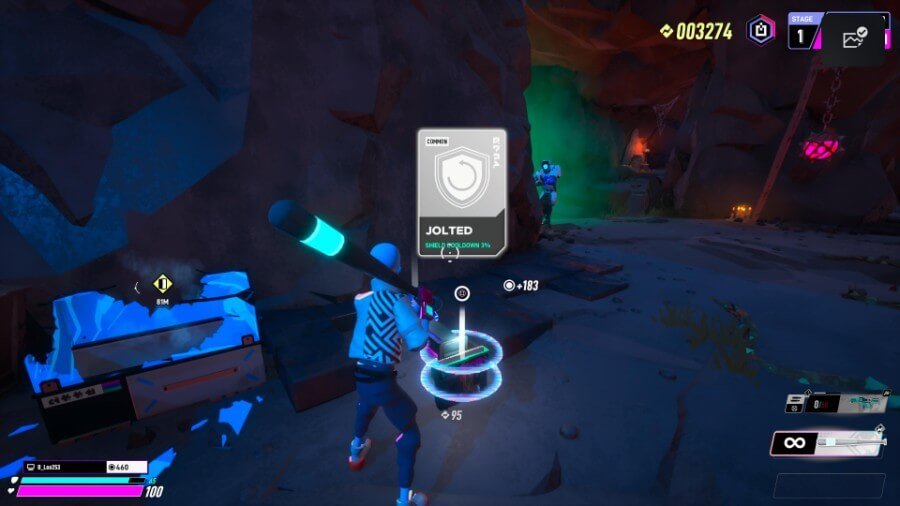Click the hexagonal mission objective badge
The height and width of the screenshot is (506, 900).
[761, 29]
